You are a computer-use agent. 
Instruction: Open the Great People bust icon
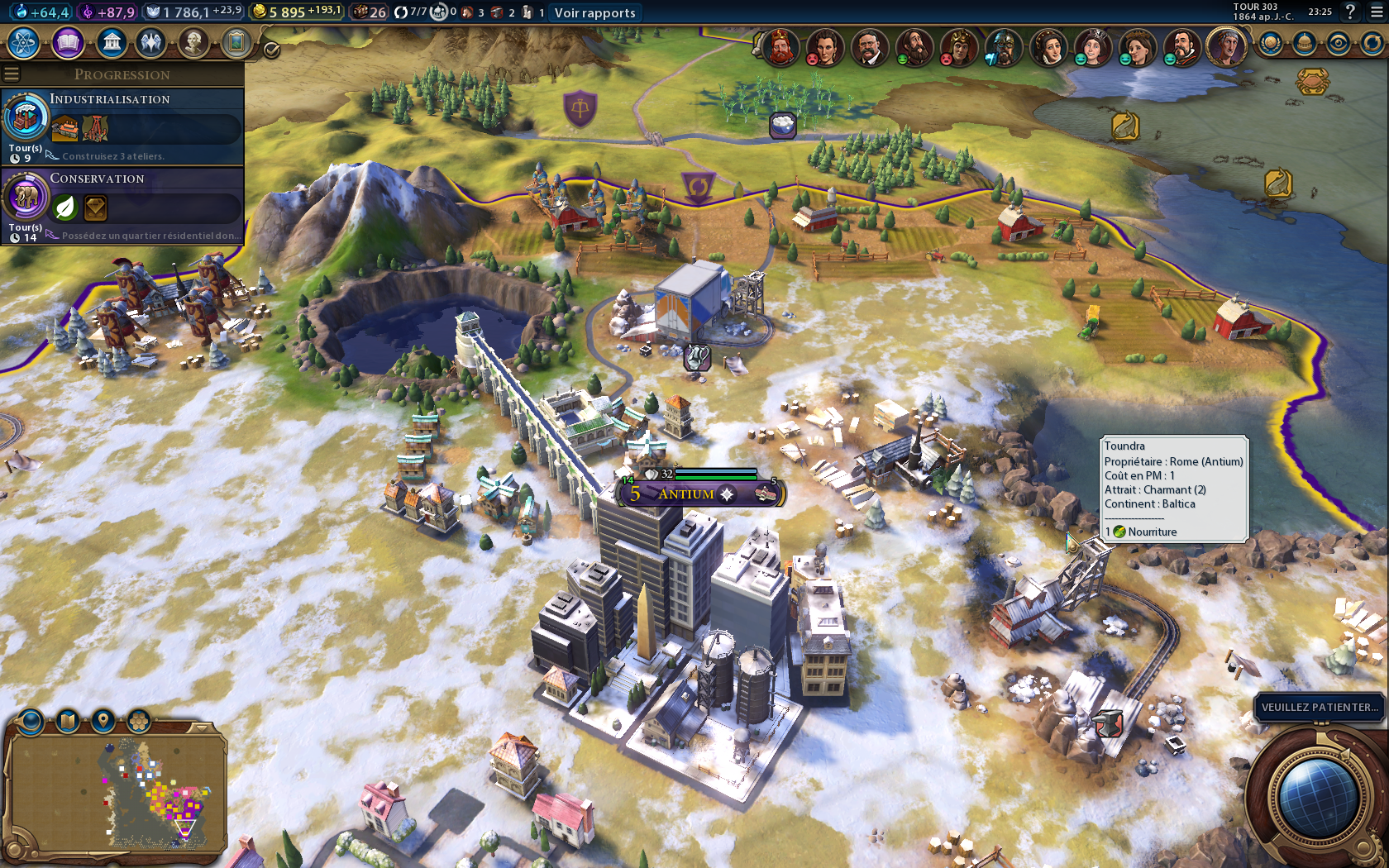click(x=193, y=42)
